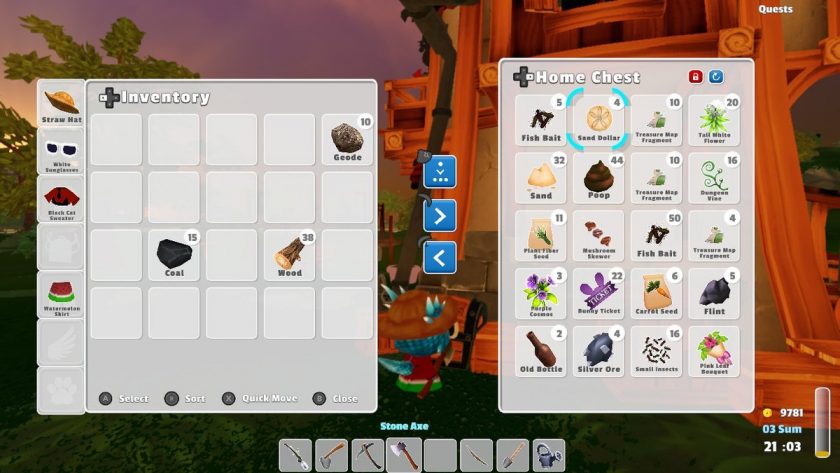This screenshot has height=473, width=840.
Task: Pick the Carrot Seed packet
Action: coord(657,293)
